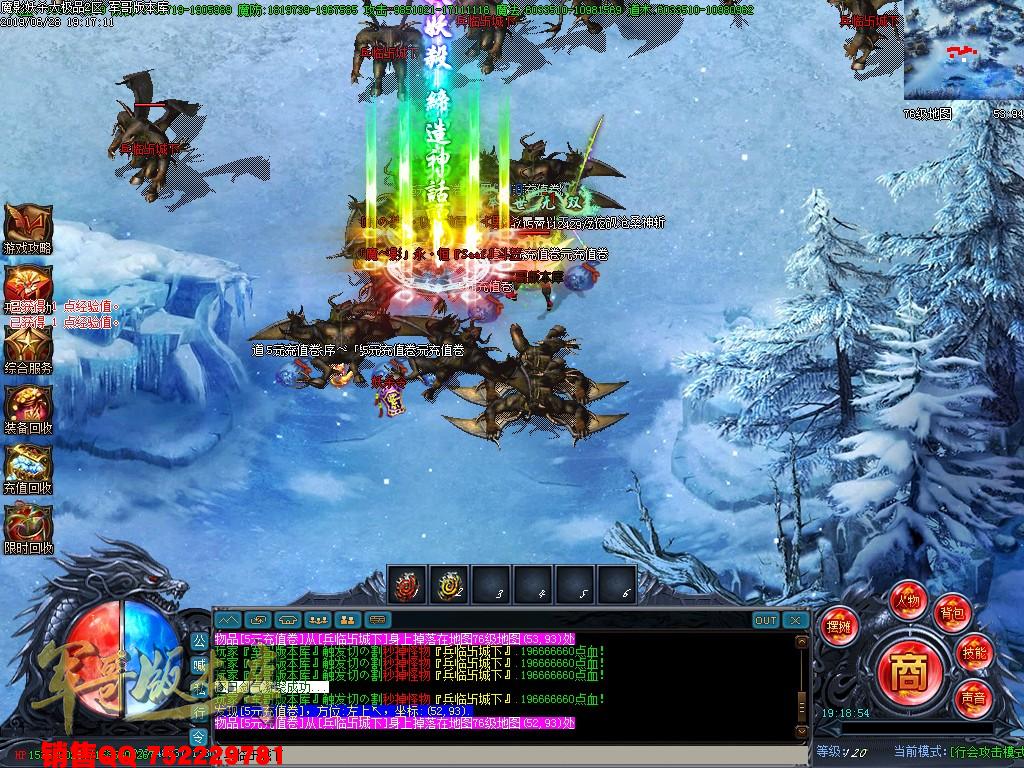Open the 技能 skills panel
The image size is (1024, 768).
(975, 651)
